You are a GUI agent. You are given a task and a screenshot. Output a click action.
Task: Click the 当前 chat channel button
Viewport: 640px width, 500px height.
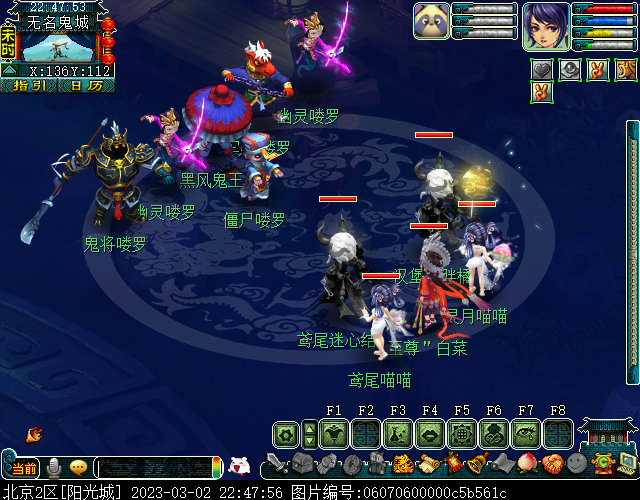[22, 467]
